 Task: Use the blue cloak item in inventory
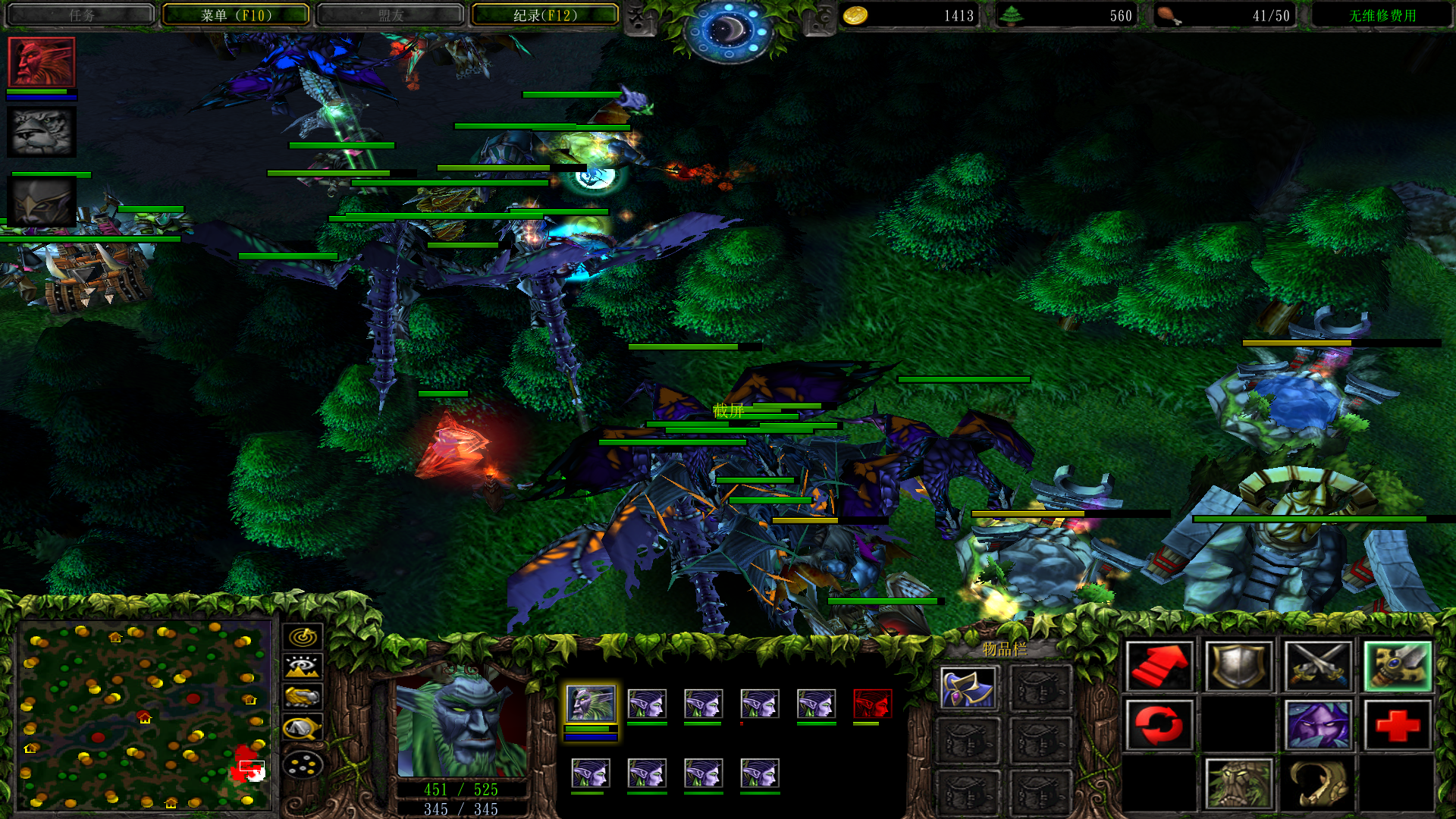click(x=968, y=688)
